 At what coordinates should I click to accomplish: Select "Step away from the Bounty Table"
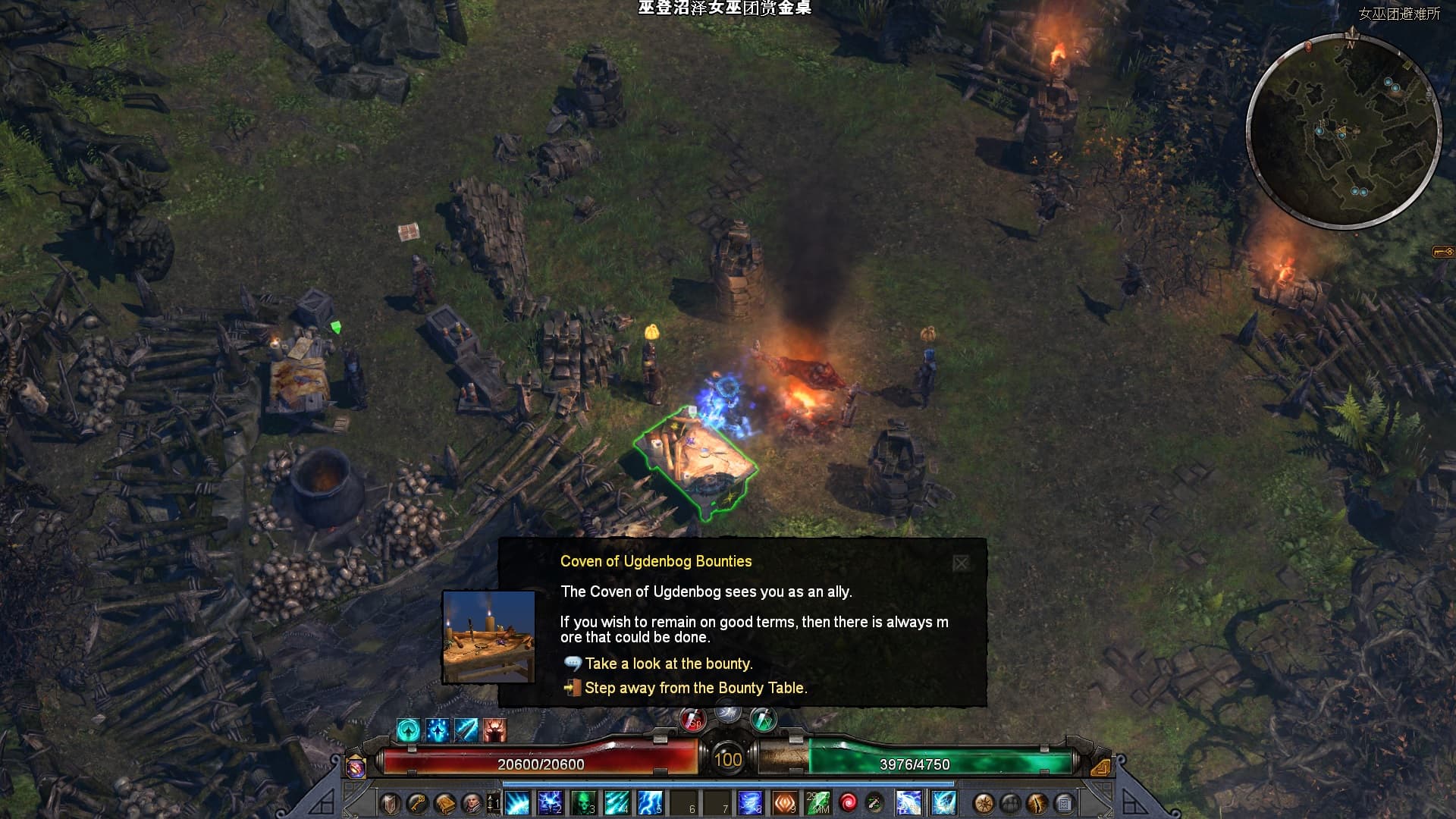click(695, 688)
